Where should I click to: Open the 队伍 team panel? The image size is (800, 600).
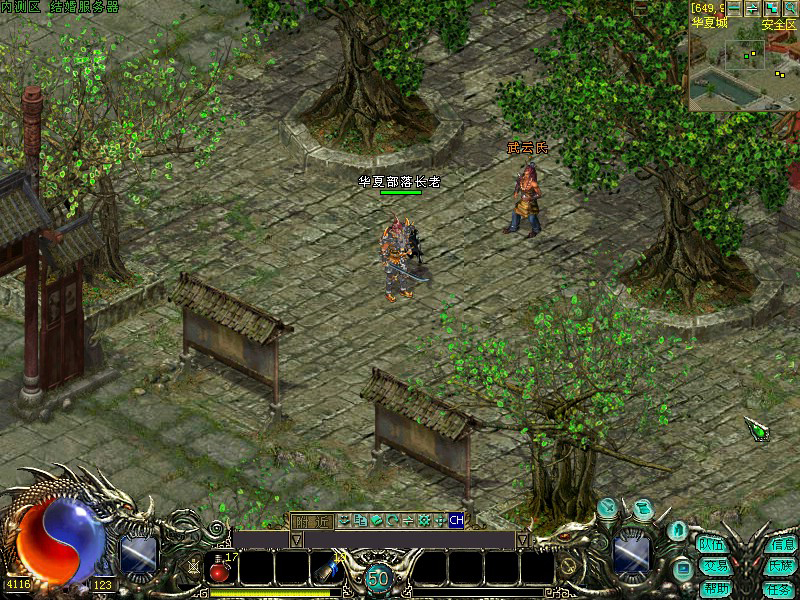tap(712, 545)
